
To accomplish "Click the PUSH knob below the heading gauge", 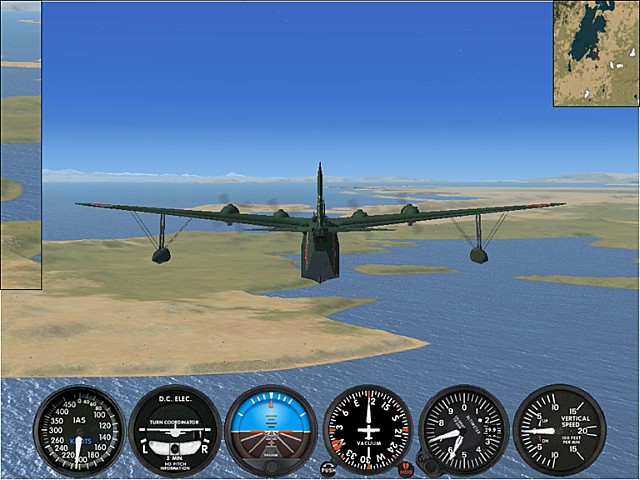I will (x=328, y=467).
